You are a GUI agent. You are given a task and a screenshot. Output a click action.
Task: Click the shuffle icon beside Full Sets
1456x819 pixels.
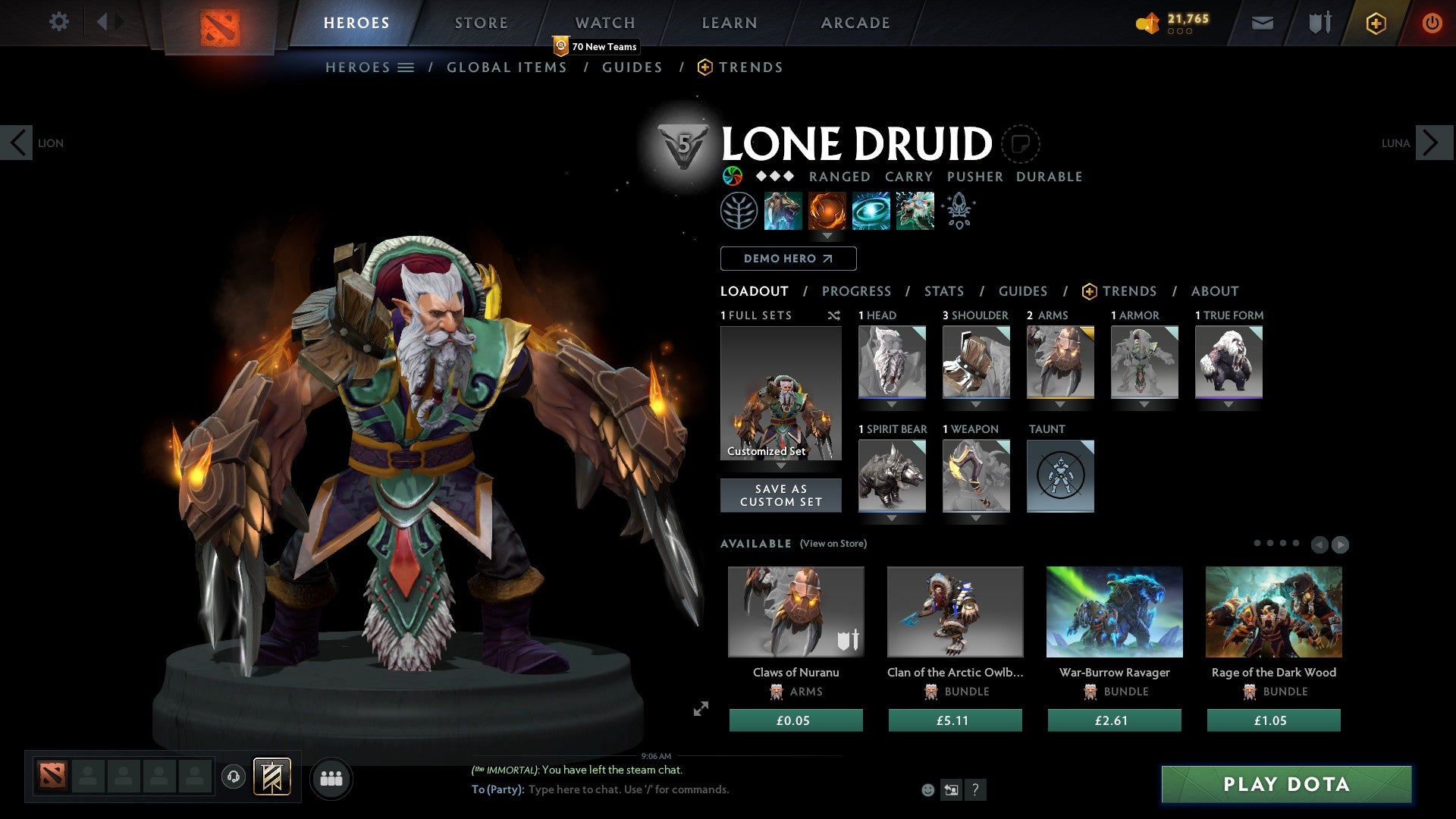tap(834, 315)
